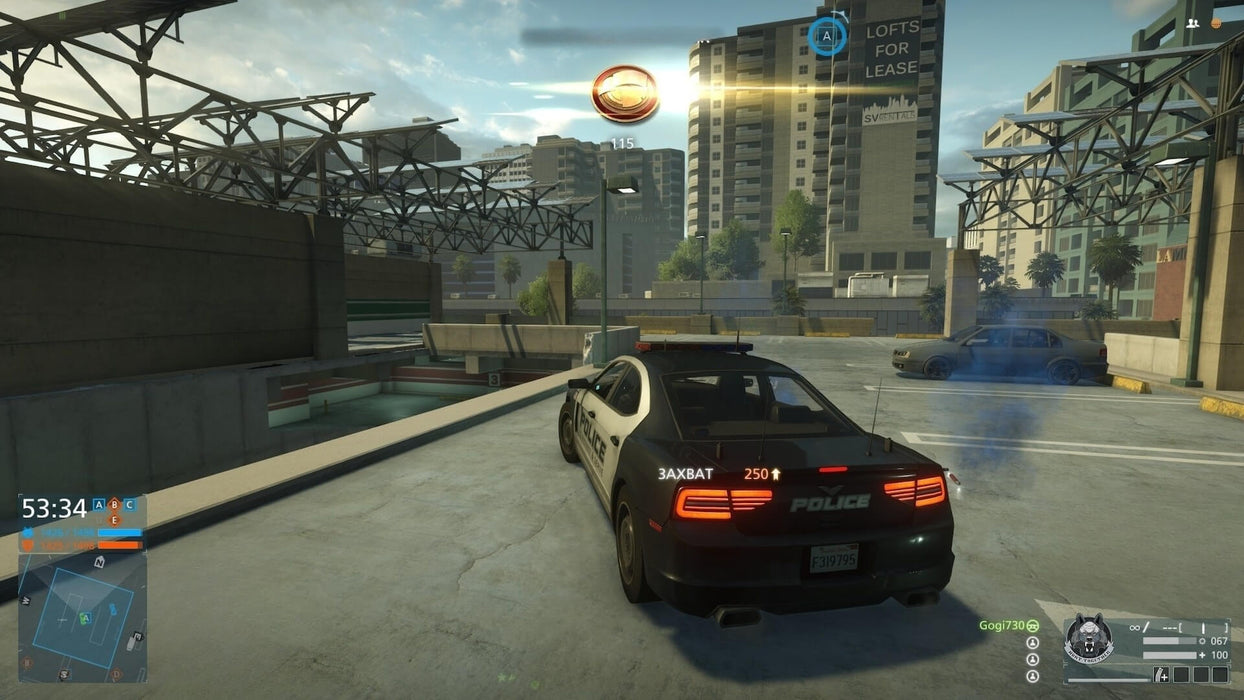Click the minimap in the corner
Screen dimensions: 1244x700
[82, 617]
